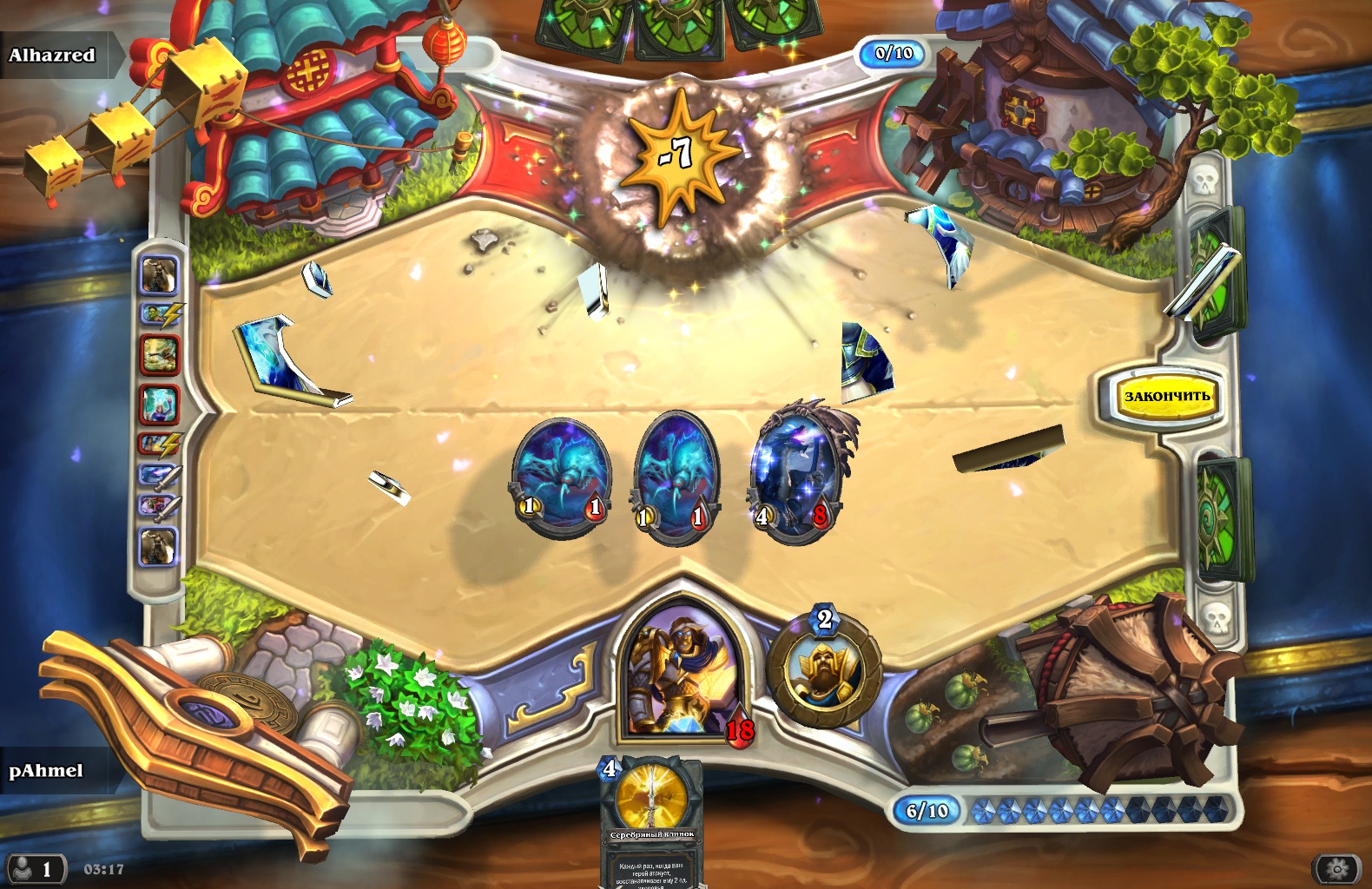Open the friends list showing 1 online
Image resolution: width=1372 pixels, height=889 pixels.
[x=35, y=868]
